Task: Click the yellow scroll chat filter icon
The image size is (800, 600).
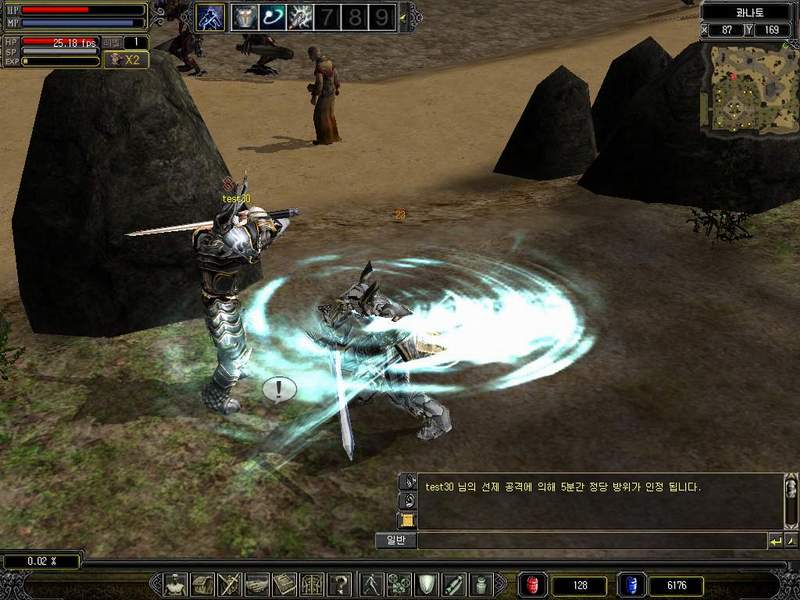Action: pyautogui.click(x=407, y=520)
